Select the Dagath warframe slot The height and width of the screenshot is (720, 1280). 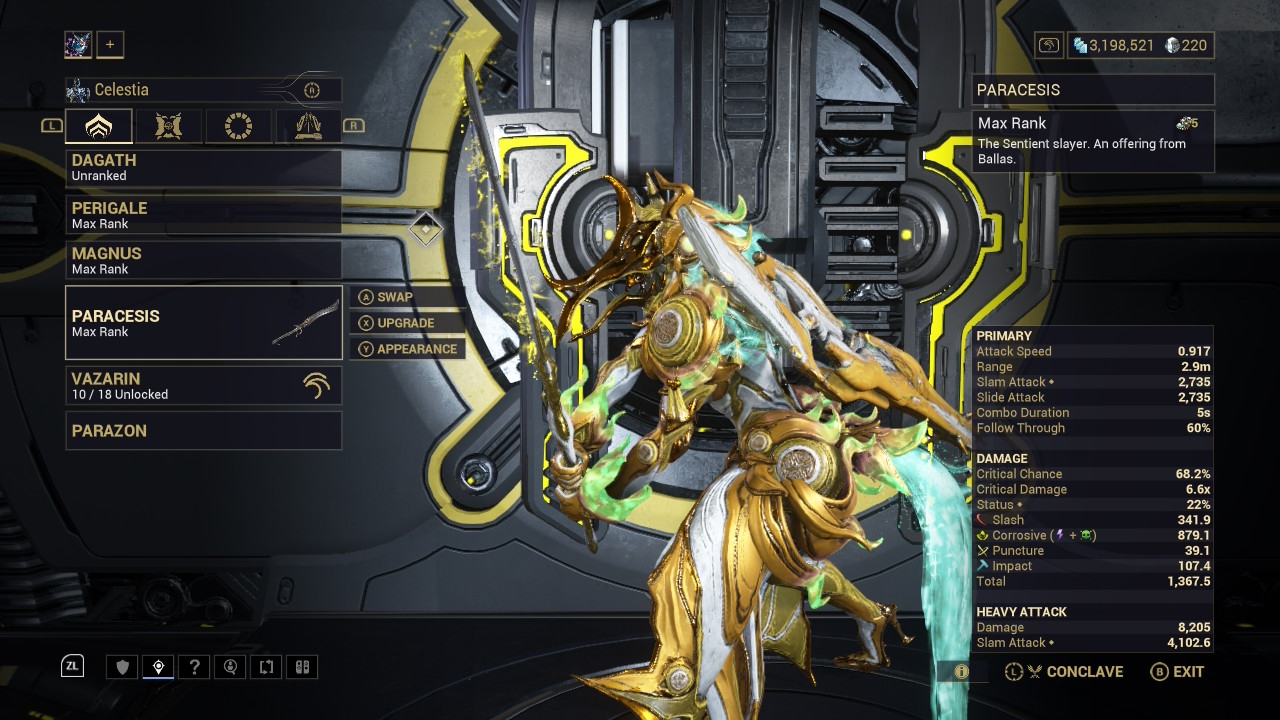tap(203, 168)
